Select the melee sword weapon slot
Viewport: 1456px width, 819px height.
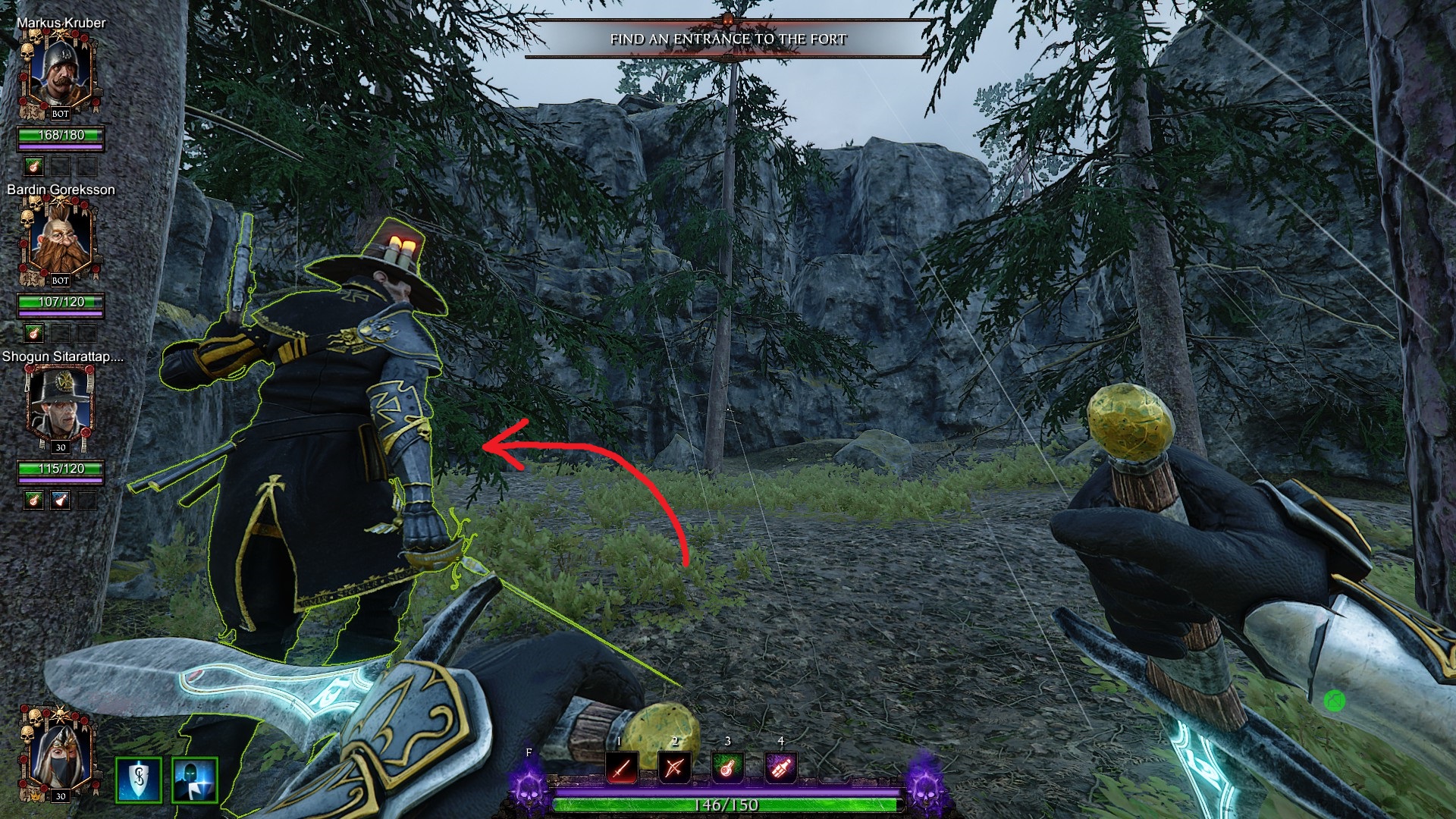tap(622, 767)
